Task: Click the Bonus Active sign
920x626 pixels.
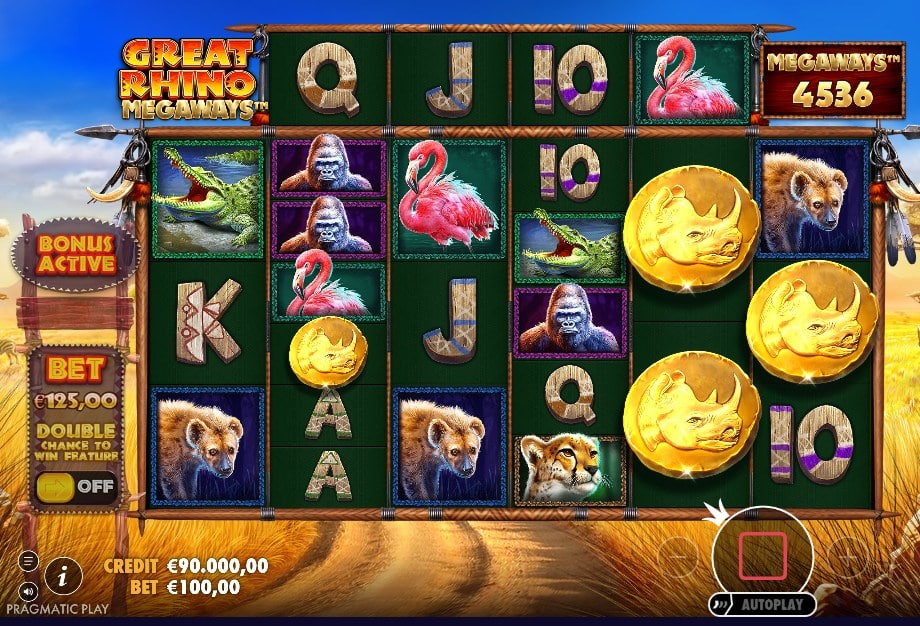Action: (75, 255)
